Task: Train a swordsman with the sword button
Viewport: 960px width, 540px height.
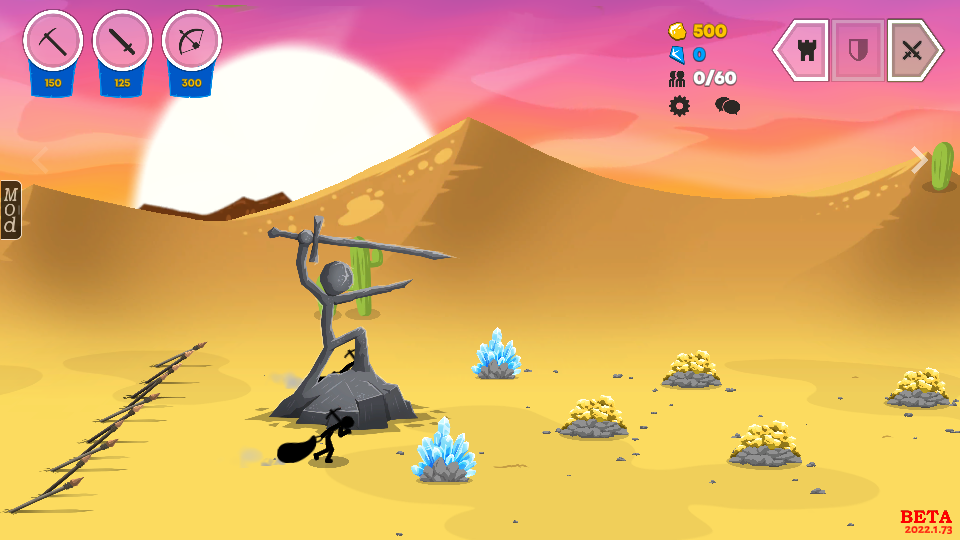Action: point(122,43)
